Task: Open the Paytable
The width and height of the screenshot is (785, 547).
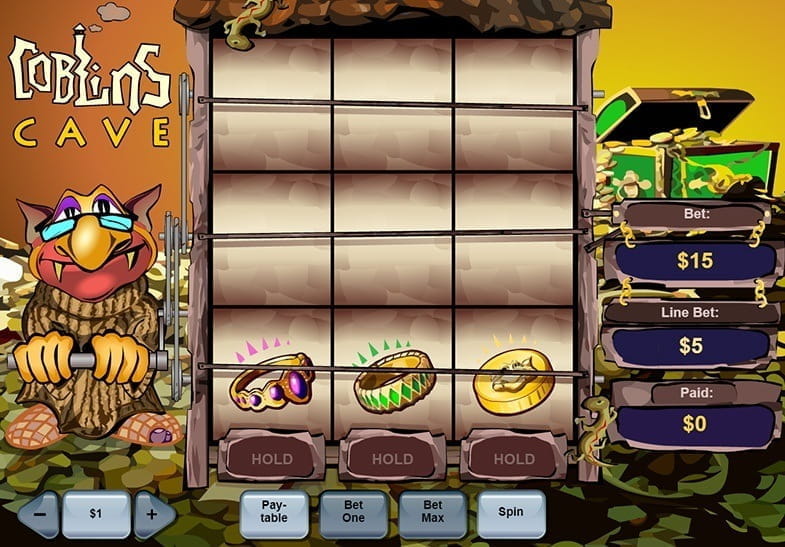Action: (274, 512)
